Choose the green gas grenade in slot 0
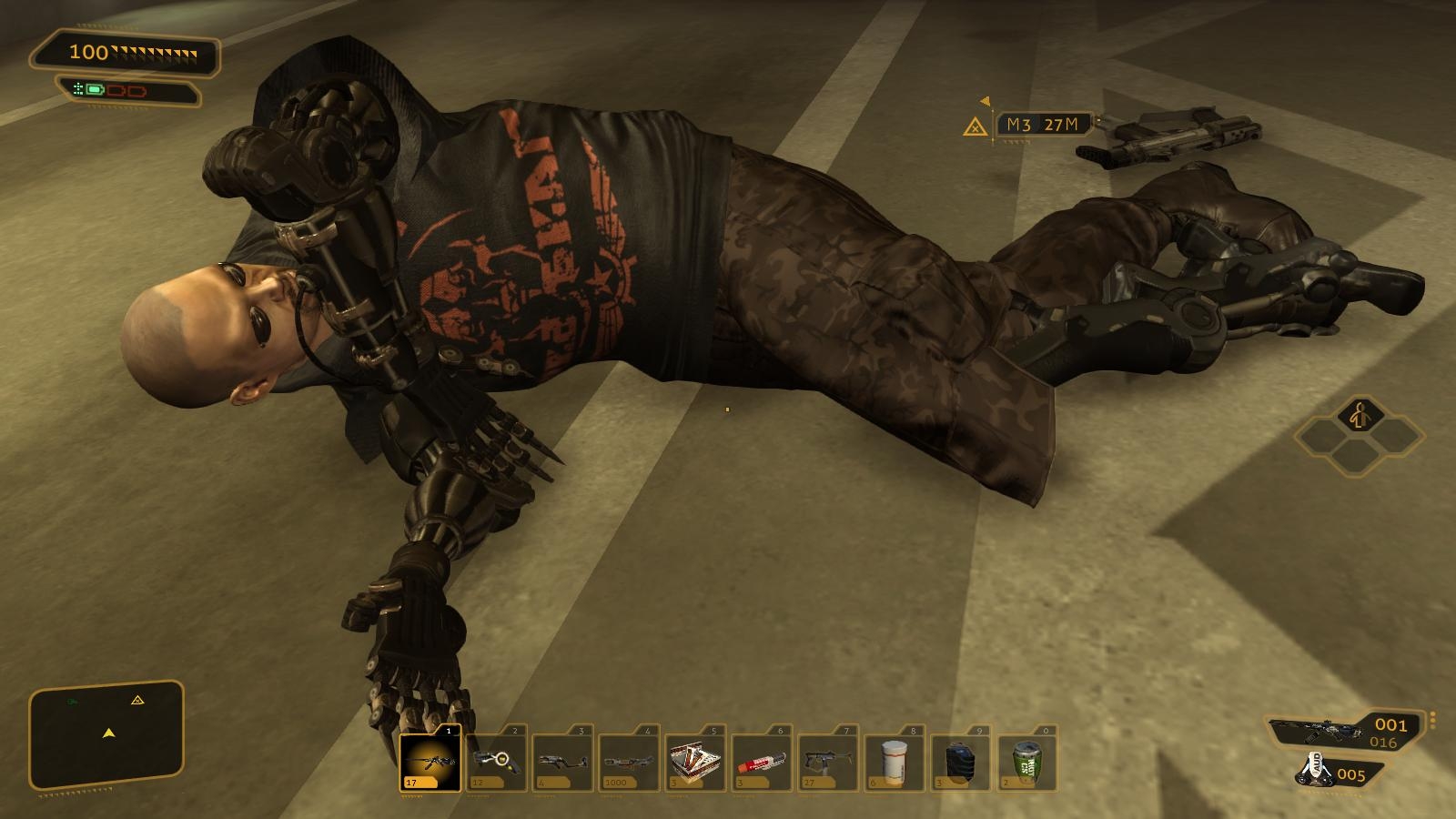This screenshot has height=819, width=1456. [1027, 759]
